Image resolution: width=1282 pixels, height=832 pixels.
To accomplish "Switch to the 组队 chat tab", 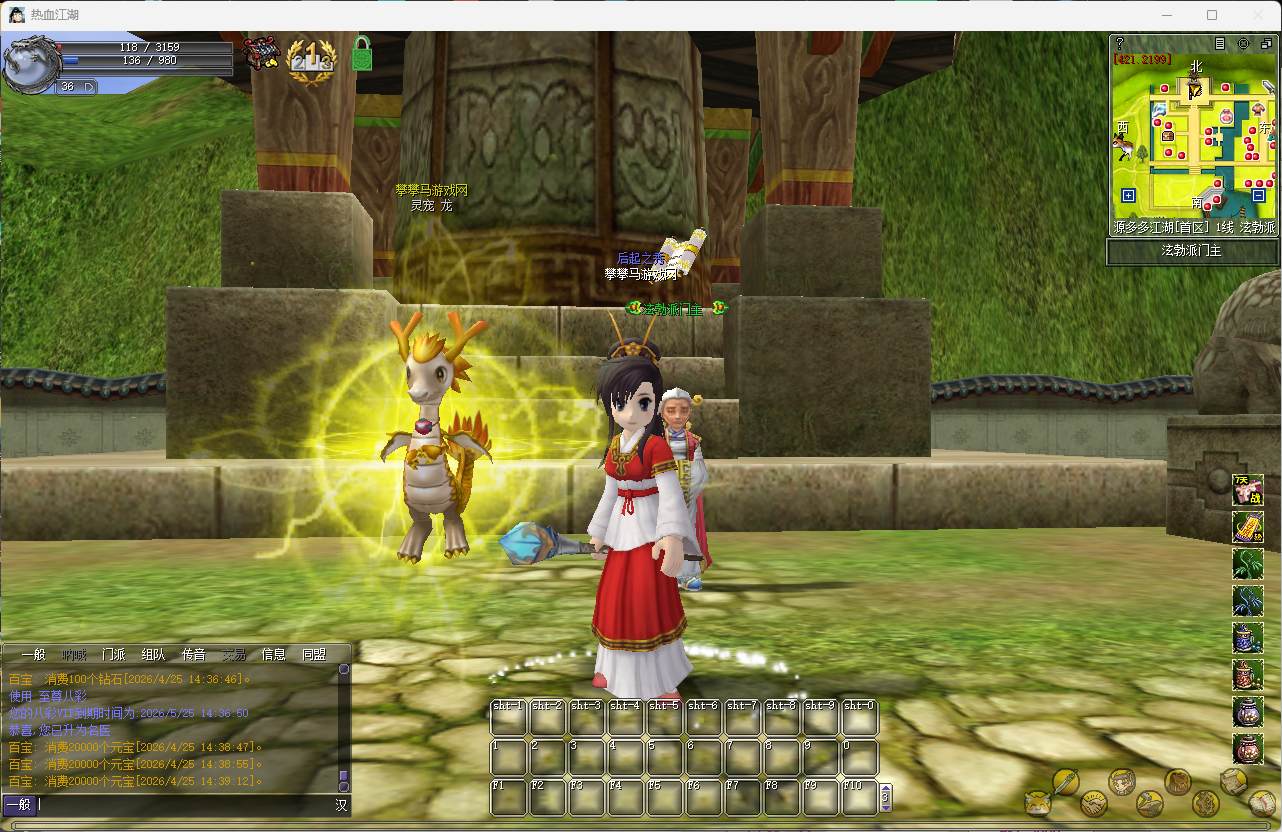I will pyautogui.click(x=153, y=655).
